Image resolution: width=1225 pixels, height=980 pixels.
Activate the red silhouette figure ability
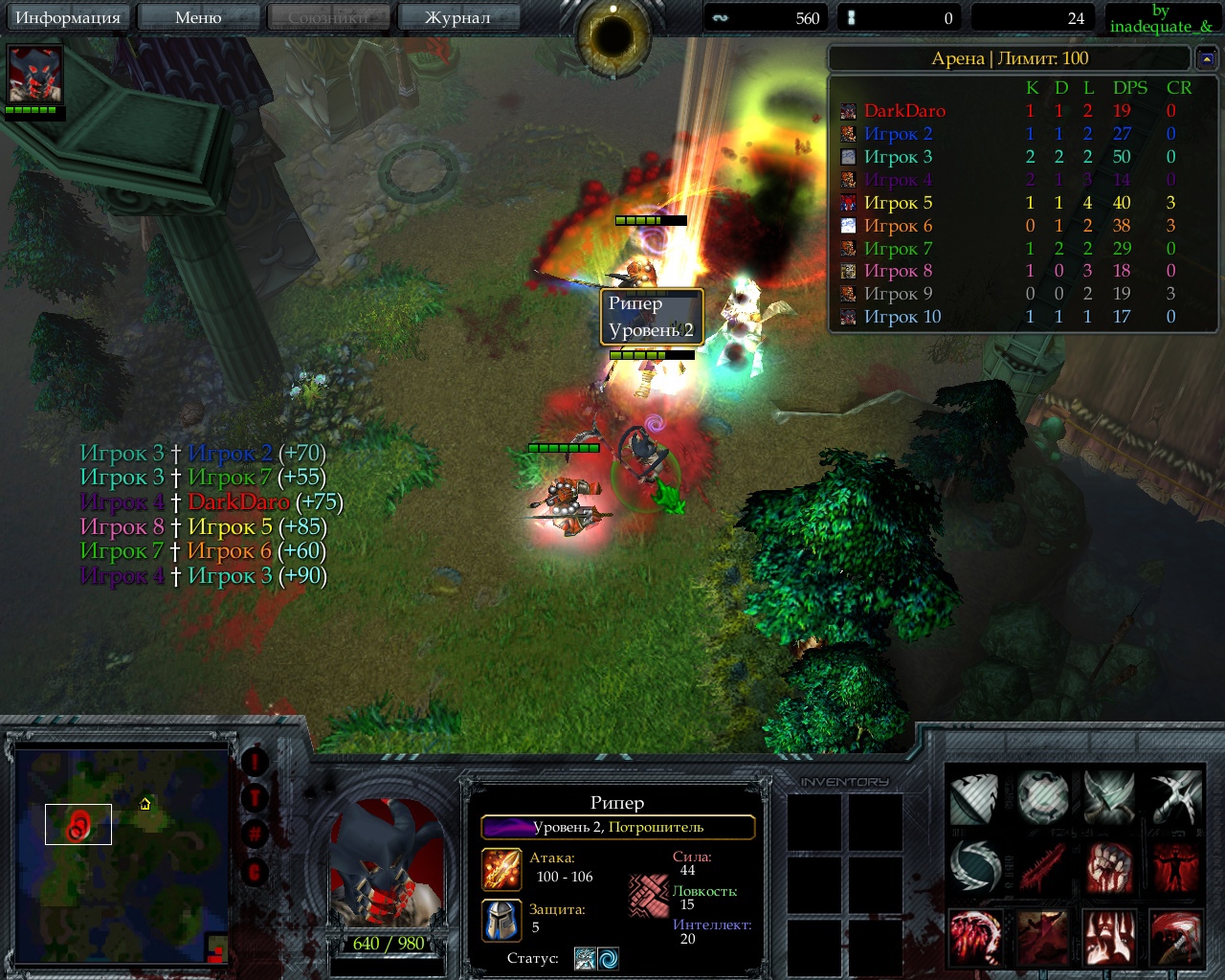[x=1175, y=867]
